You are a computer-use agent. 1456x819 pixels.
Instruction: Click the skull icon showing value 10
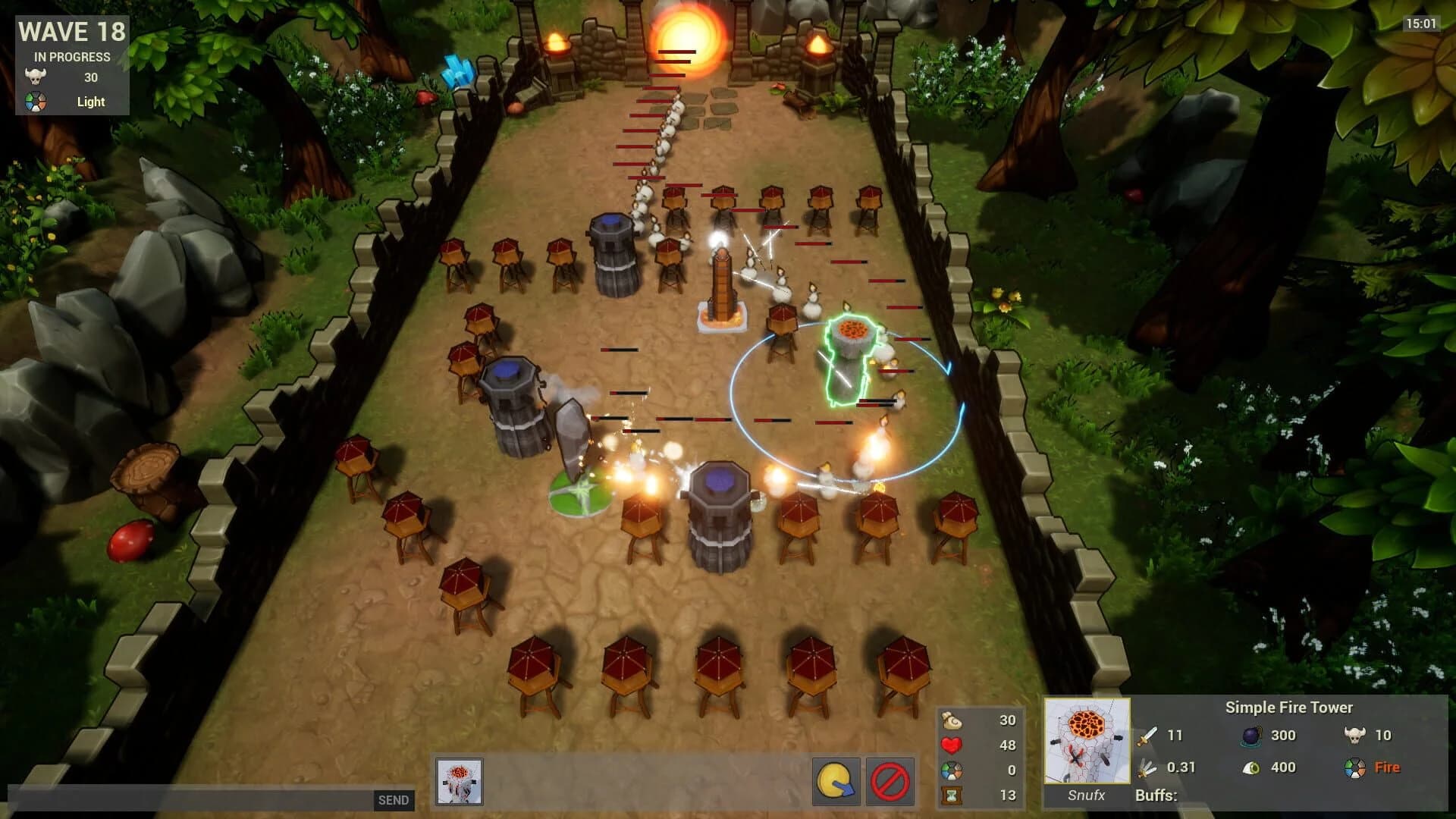coord(1355,735)
